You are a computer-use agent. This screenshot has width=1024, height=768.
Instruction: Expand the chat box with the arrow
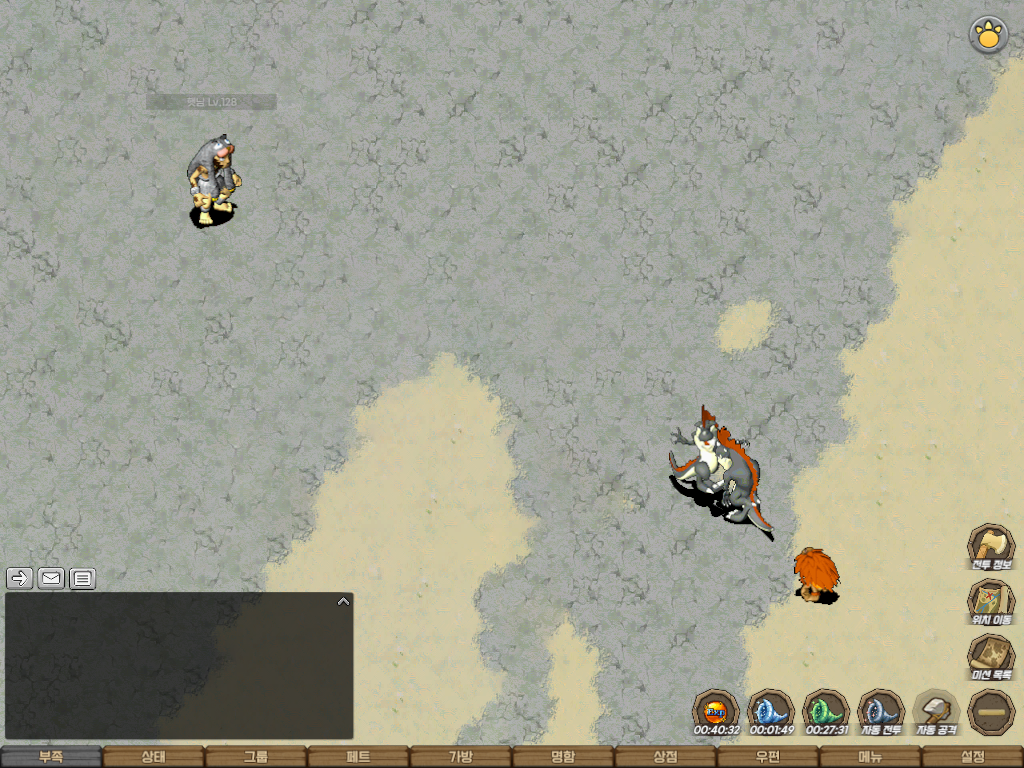343,602
